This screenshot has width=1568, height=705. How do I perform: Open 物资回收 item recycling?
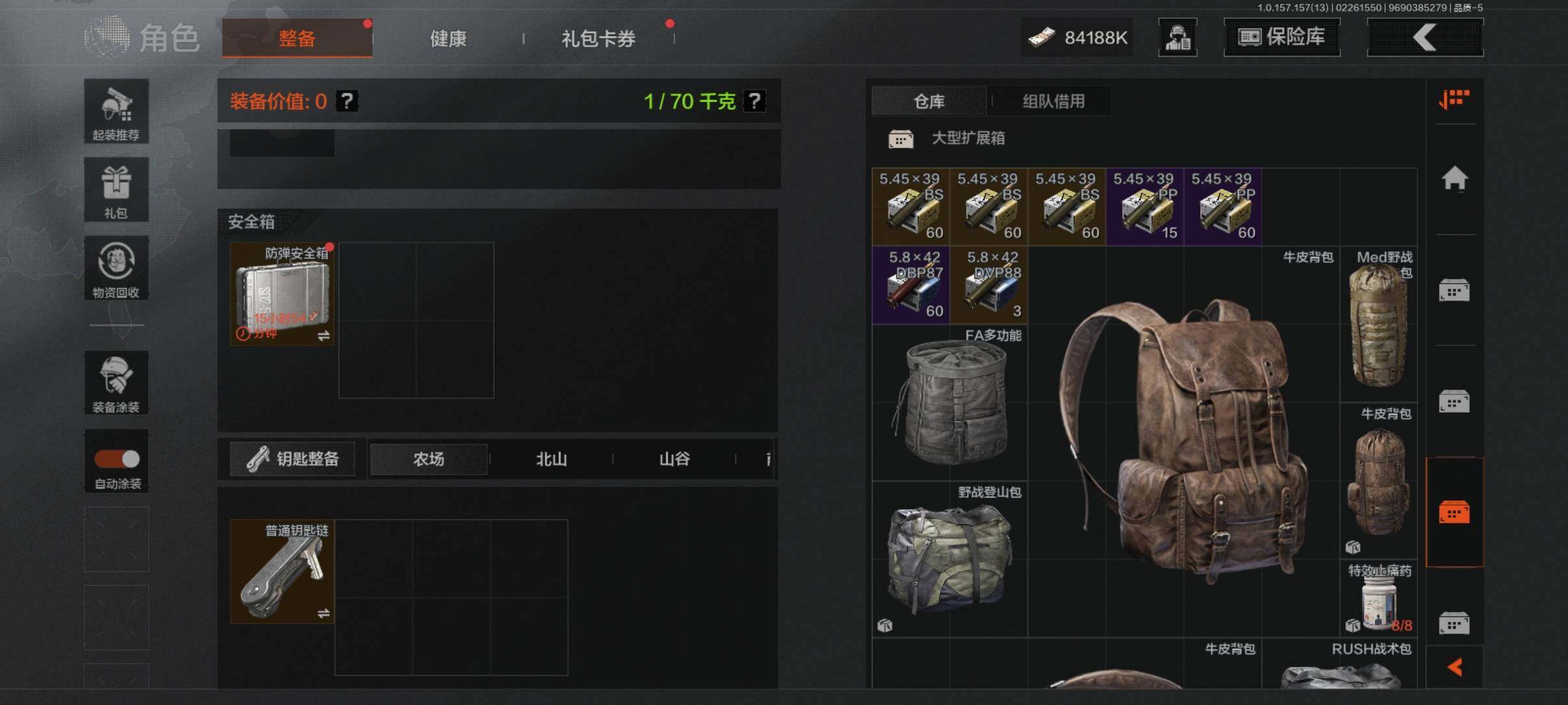pyautogui.click(x=116, y=268)
